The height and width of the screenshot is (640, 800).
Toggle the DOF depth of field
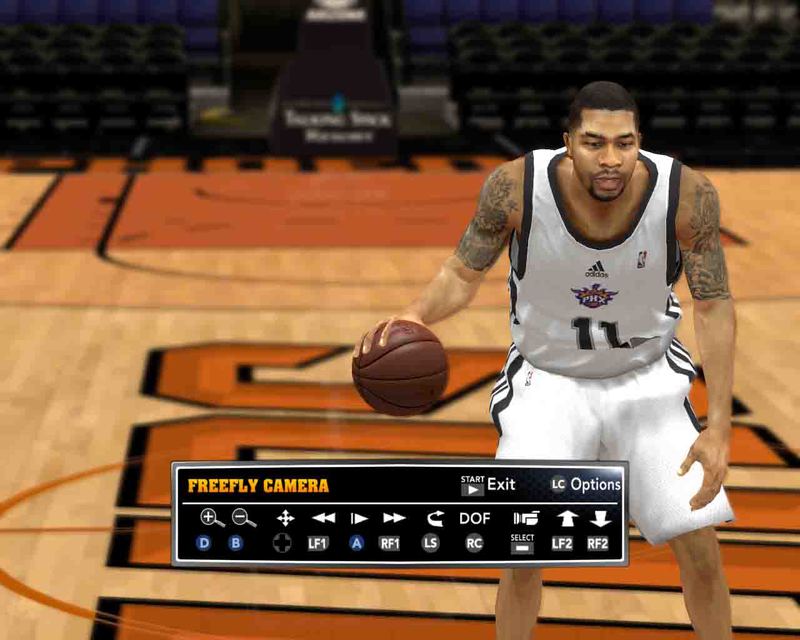pos(475,518)
